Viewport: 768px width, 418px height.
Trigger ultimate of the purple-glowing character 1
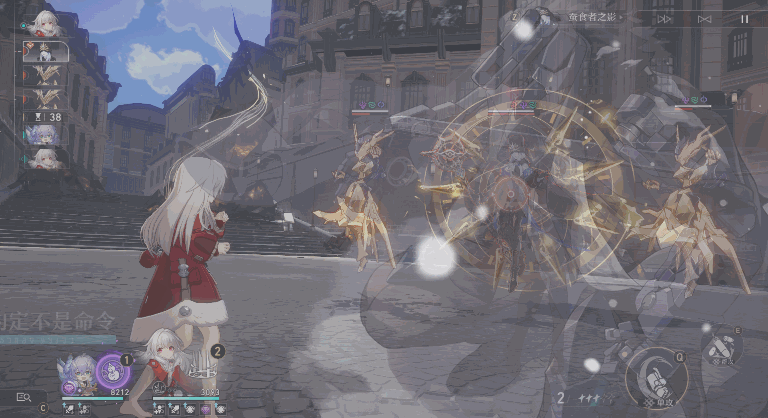pos(113,371)
